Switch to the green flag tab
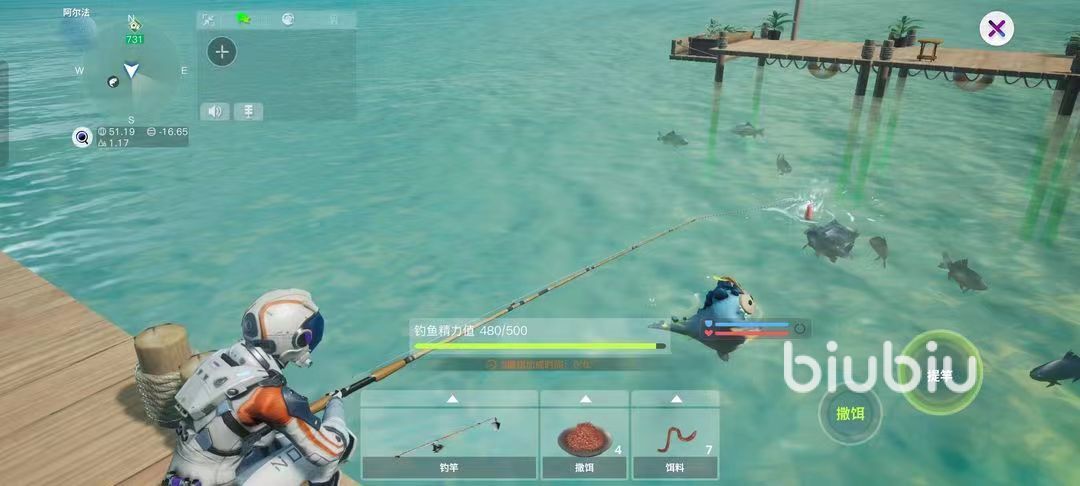 (x=243, y=19)
